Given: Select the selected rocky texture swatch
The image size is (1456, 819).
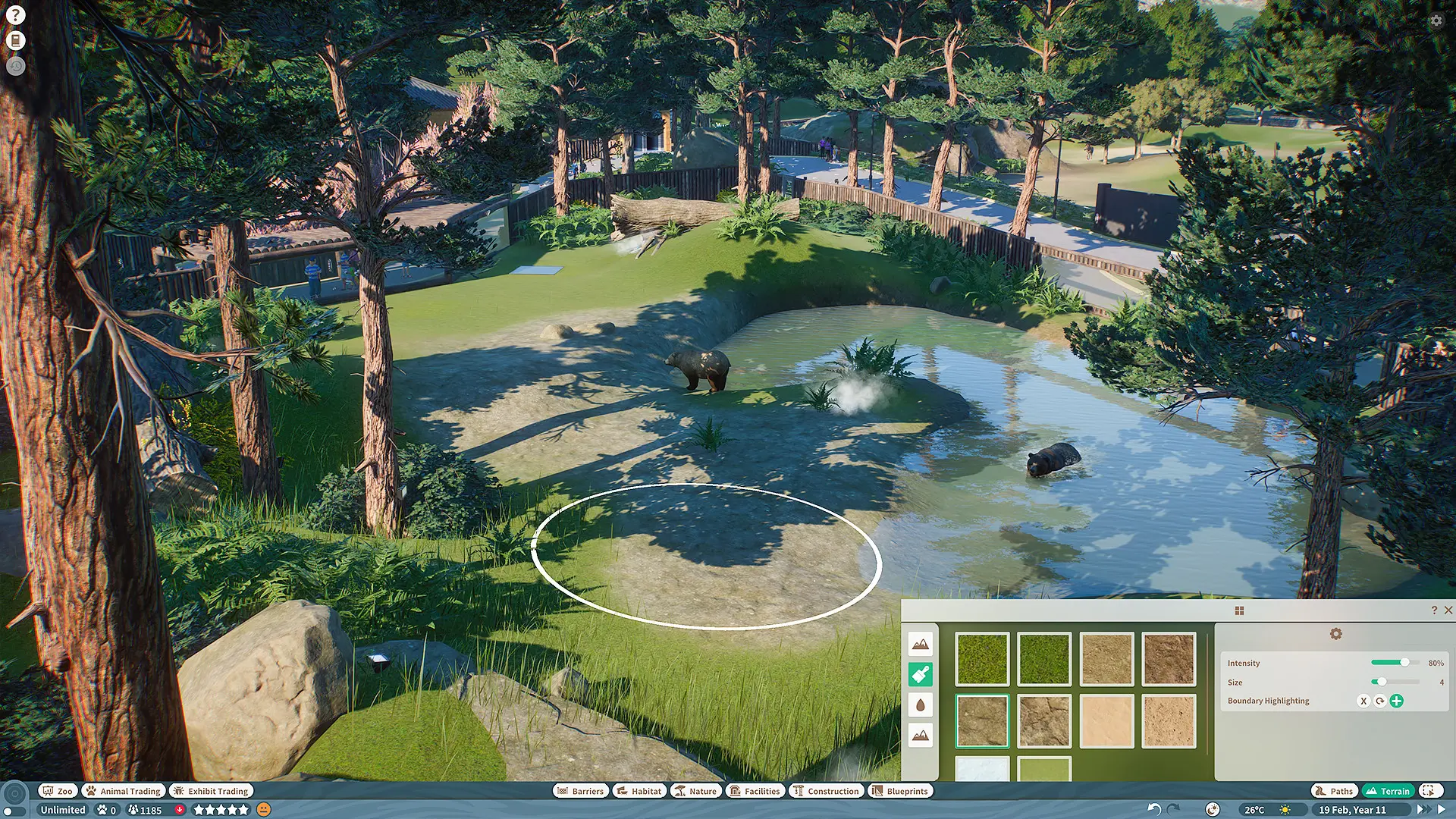Looking at the screenshot, I should click(x=982, y=719).
